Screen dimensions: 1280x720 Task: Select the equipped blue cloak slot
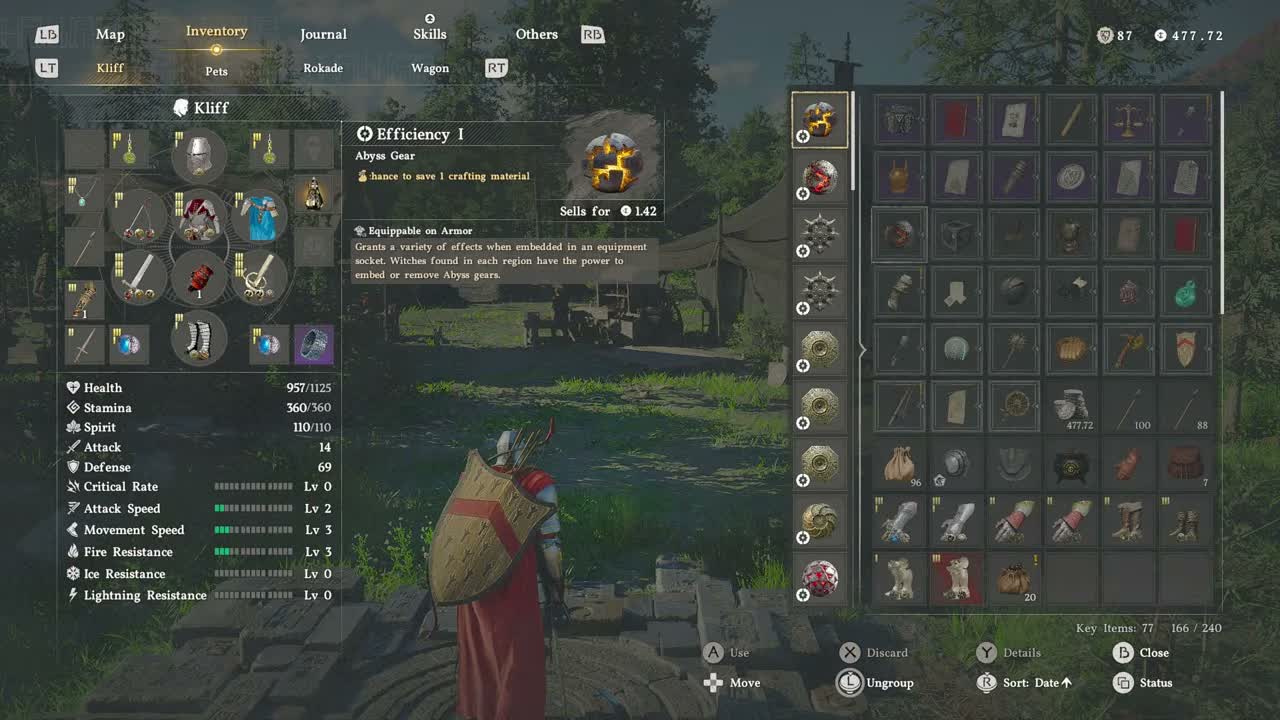[260, 217]
